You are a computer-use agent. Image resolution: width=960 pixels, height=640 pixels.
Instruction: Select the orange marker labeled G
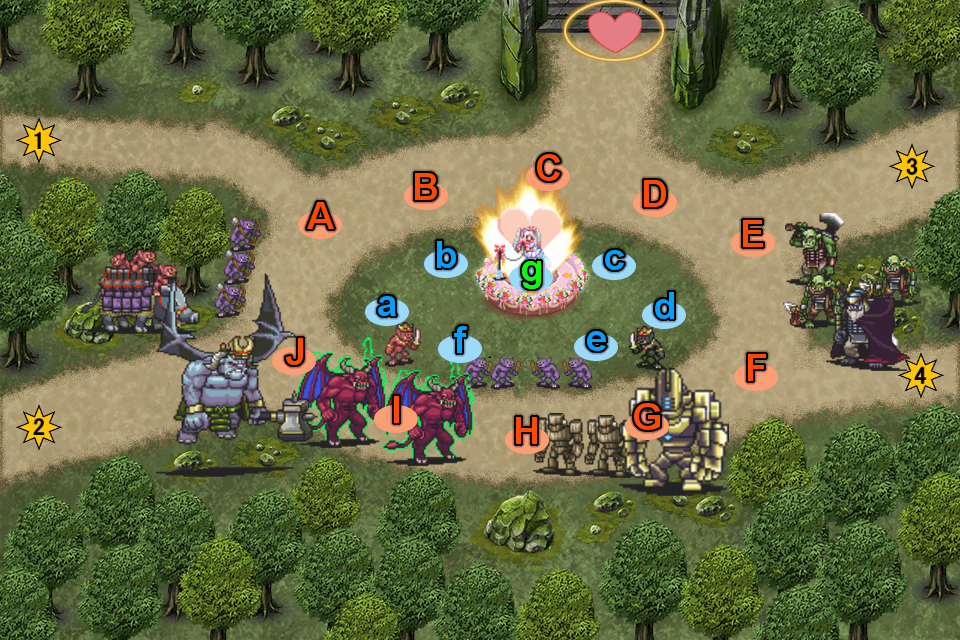pos(647,420)
